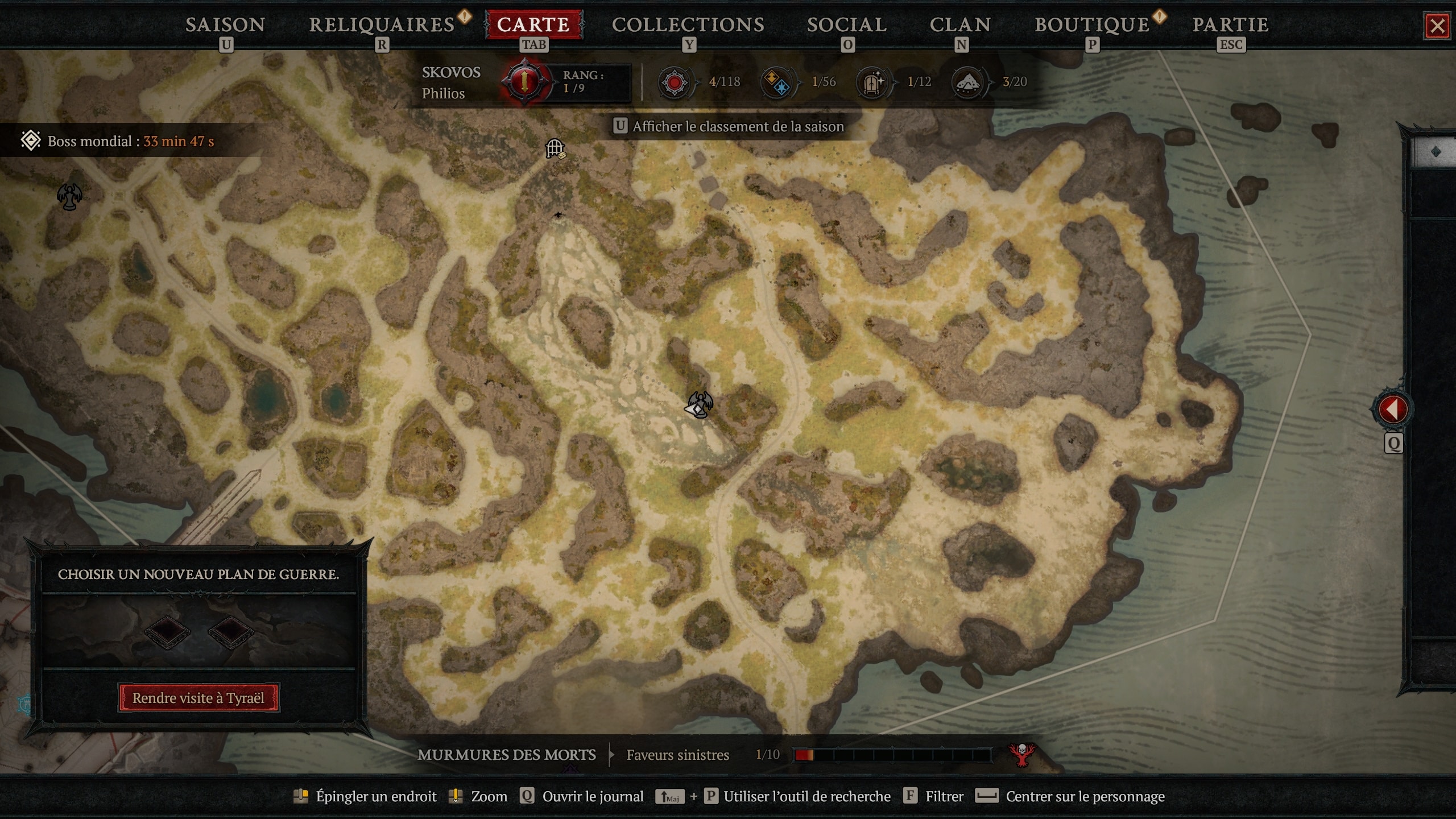Click the areas discovered icon showing 3/20
Viewport: 1456px width, 819px height.
[969, 82]
